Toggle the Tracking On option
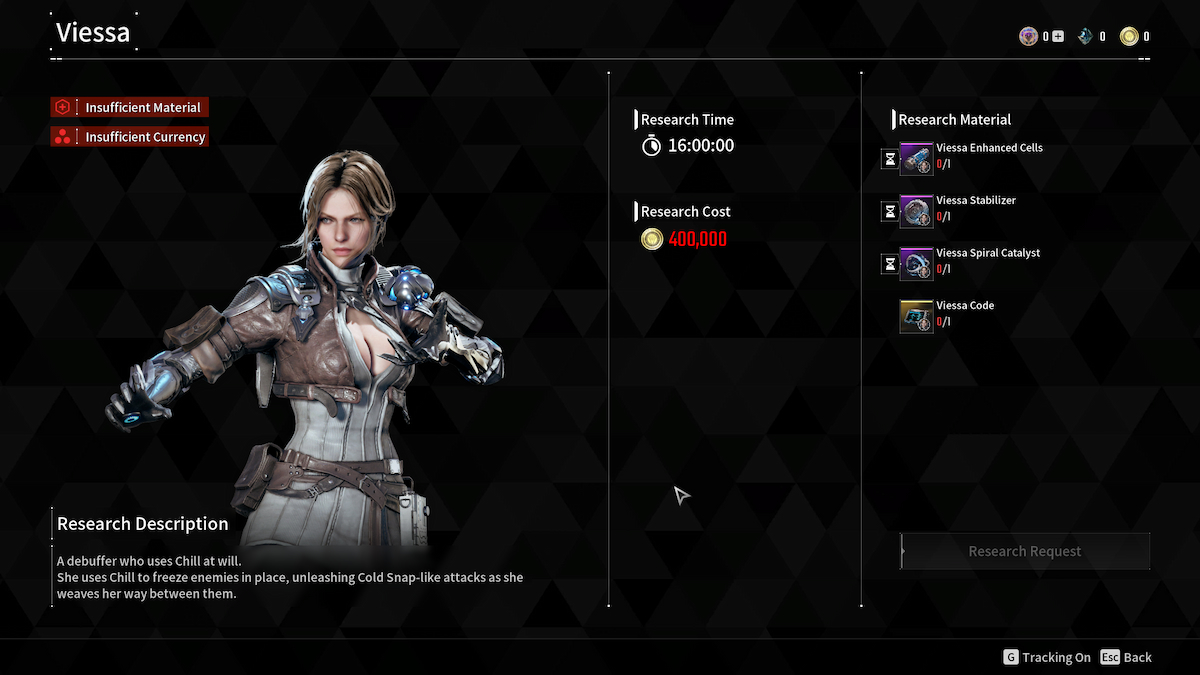 pyautogui.click(x=1047, y=657)
